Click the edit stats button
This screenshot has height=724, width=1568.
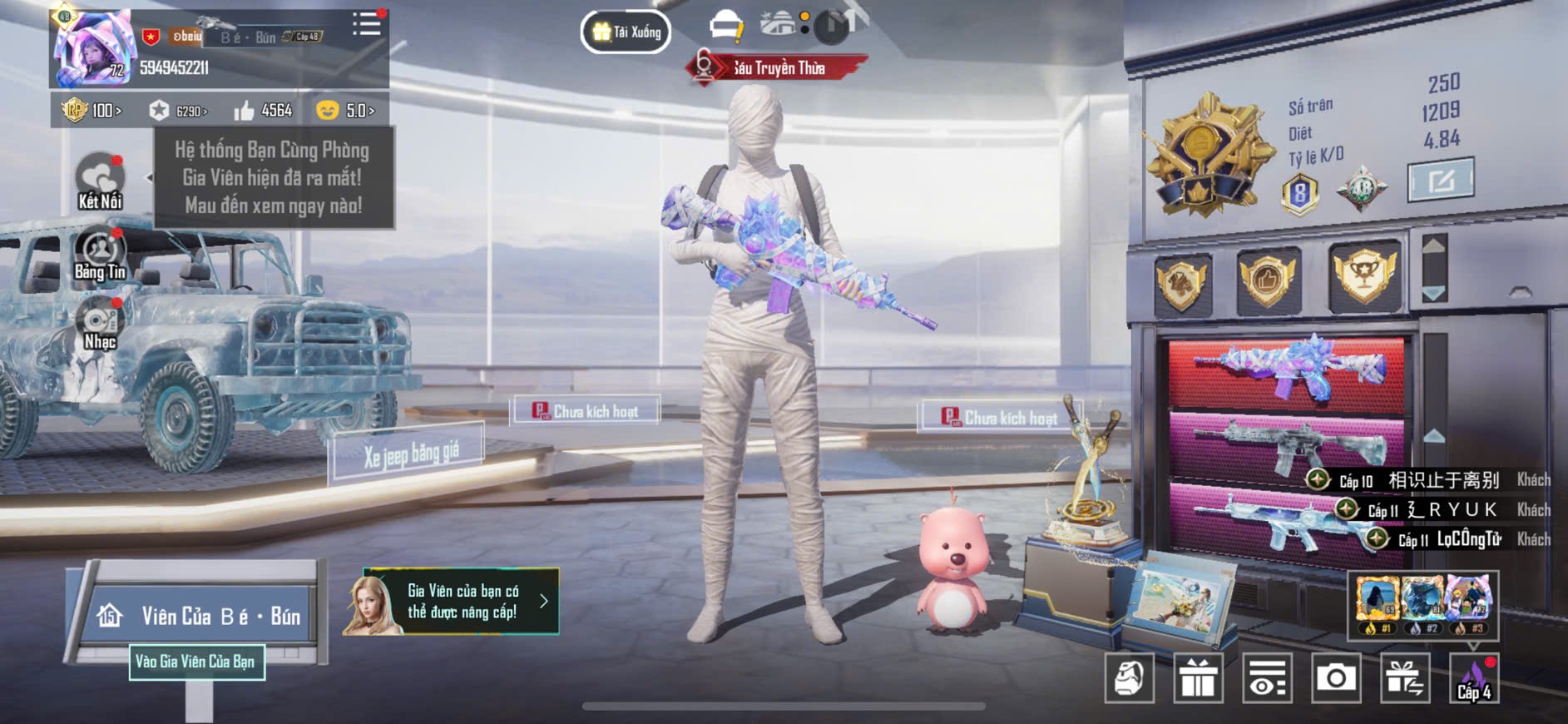[1440, 179]
